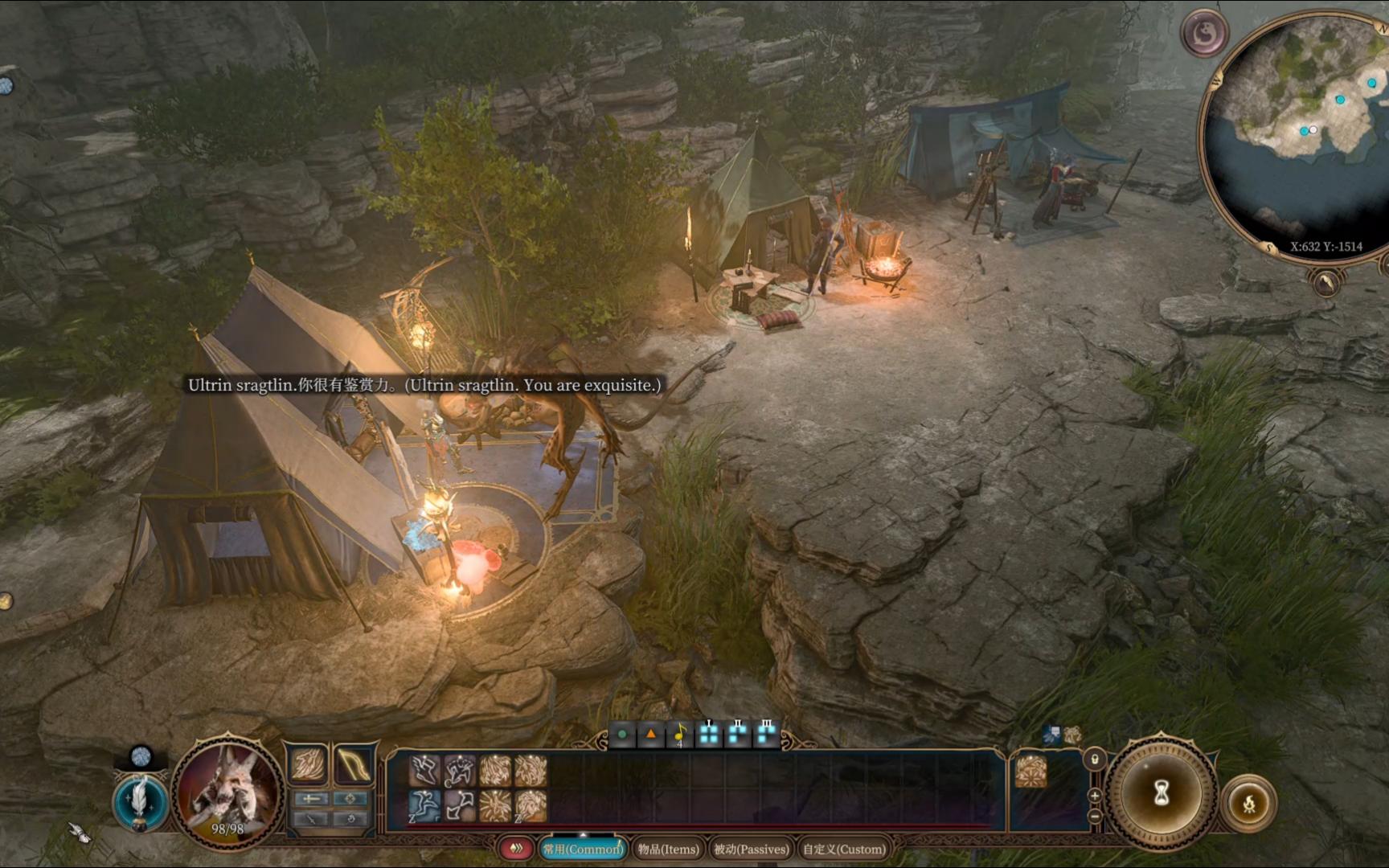Choose the ranged bow weapon slot
The image size is (1389, 868).
(353, 764)
